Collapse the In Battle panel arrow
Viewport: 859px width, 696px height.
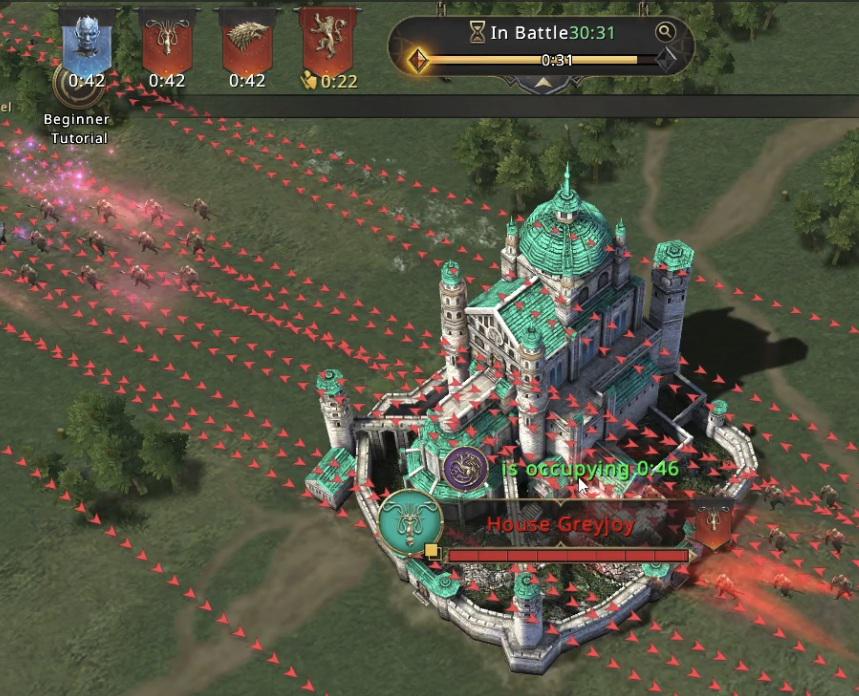(542, 84)
